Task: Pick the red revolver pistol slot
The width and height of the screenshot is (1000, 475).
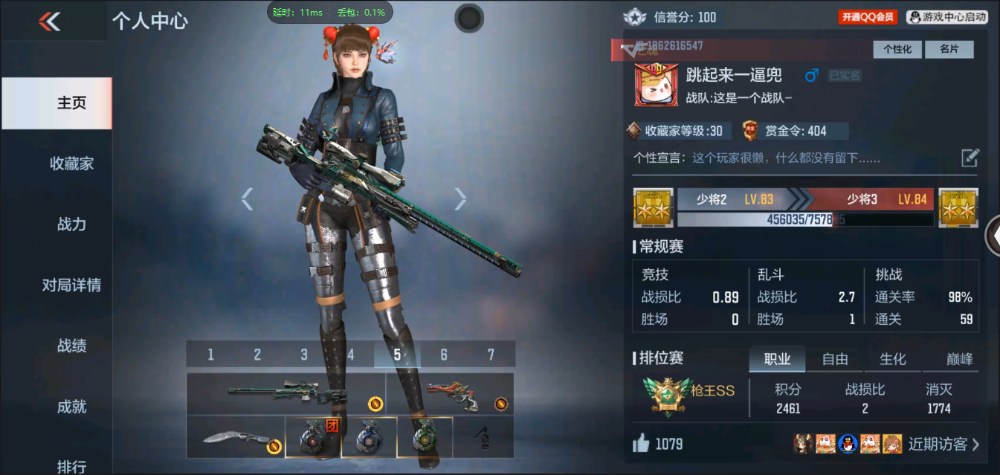Action: point(457,392)
